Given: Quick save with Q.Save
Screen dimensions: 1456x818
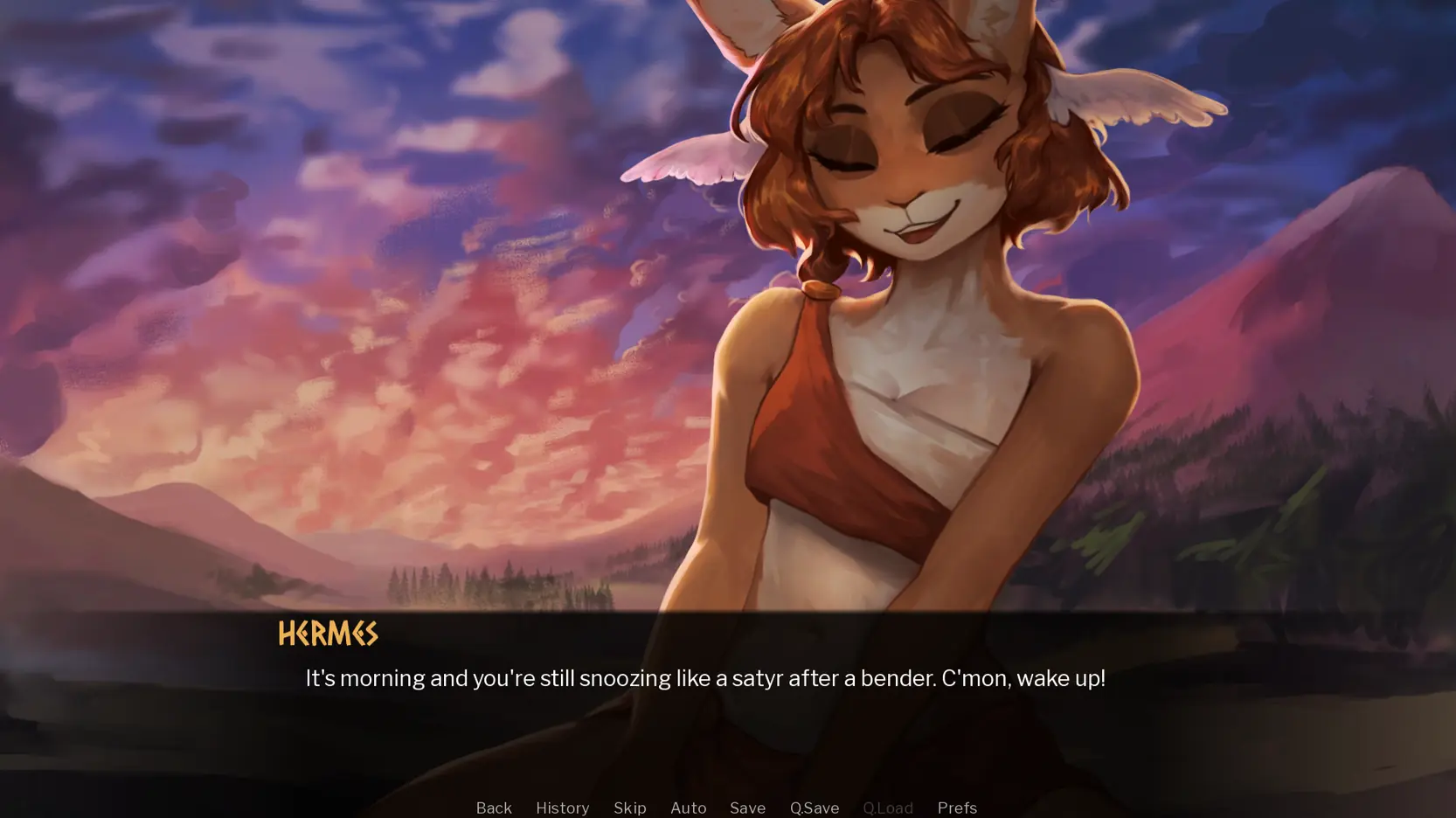Looking at the screenshot, I should [814, 808].
